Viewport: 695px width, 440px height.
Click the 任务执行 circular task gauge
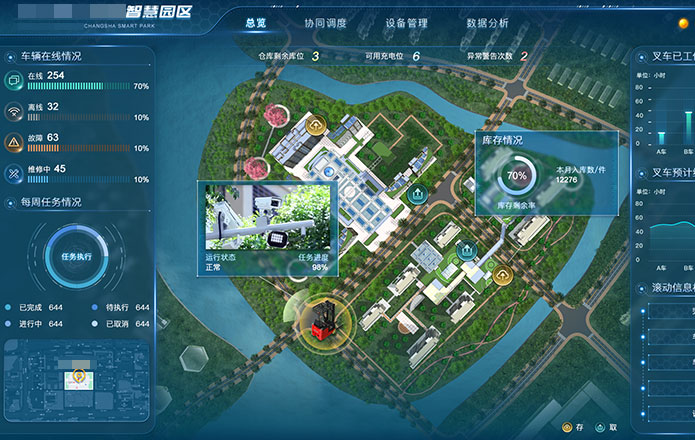click(x=73, y=256)
